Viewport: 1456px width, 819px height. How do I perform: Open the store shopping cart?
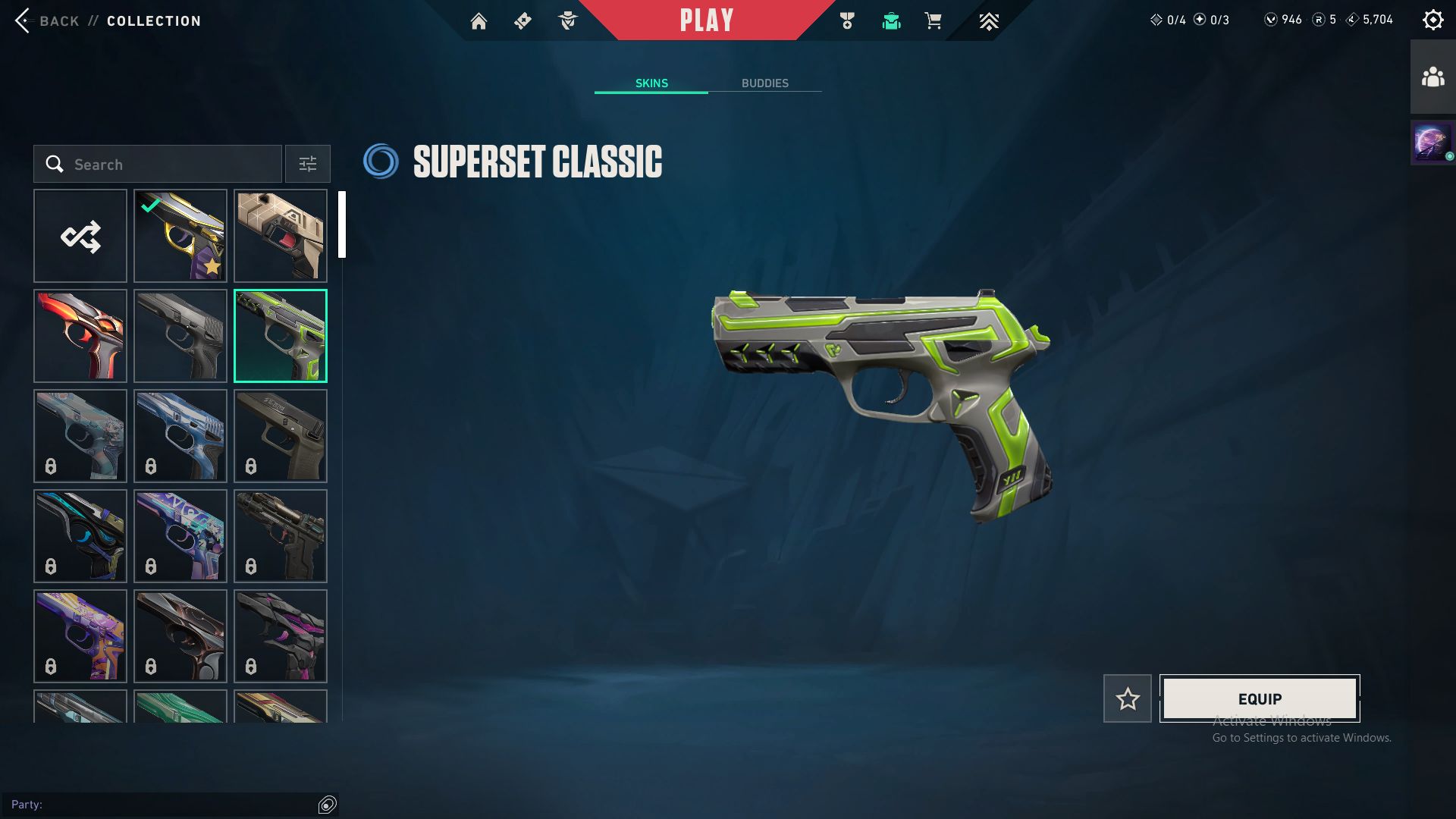click(x=933, y=21)
